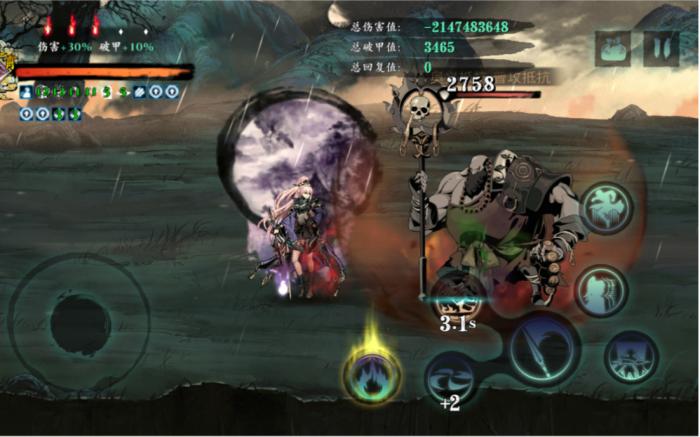
Task: Activate the warrior stance skill button
Action: [631, 358]
